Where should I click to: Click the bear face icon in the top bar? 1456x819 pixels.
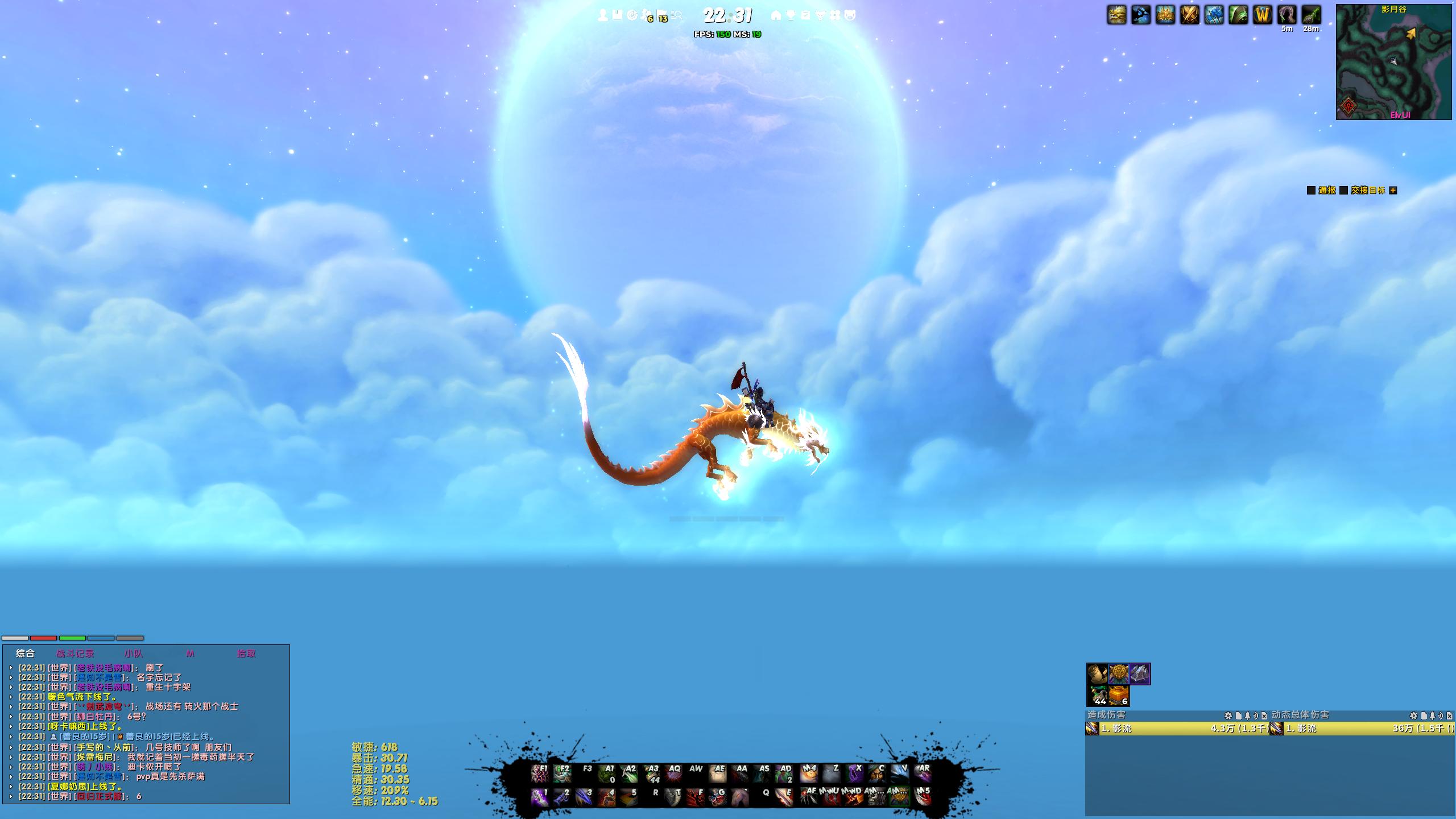click(850, 15)
